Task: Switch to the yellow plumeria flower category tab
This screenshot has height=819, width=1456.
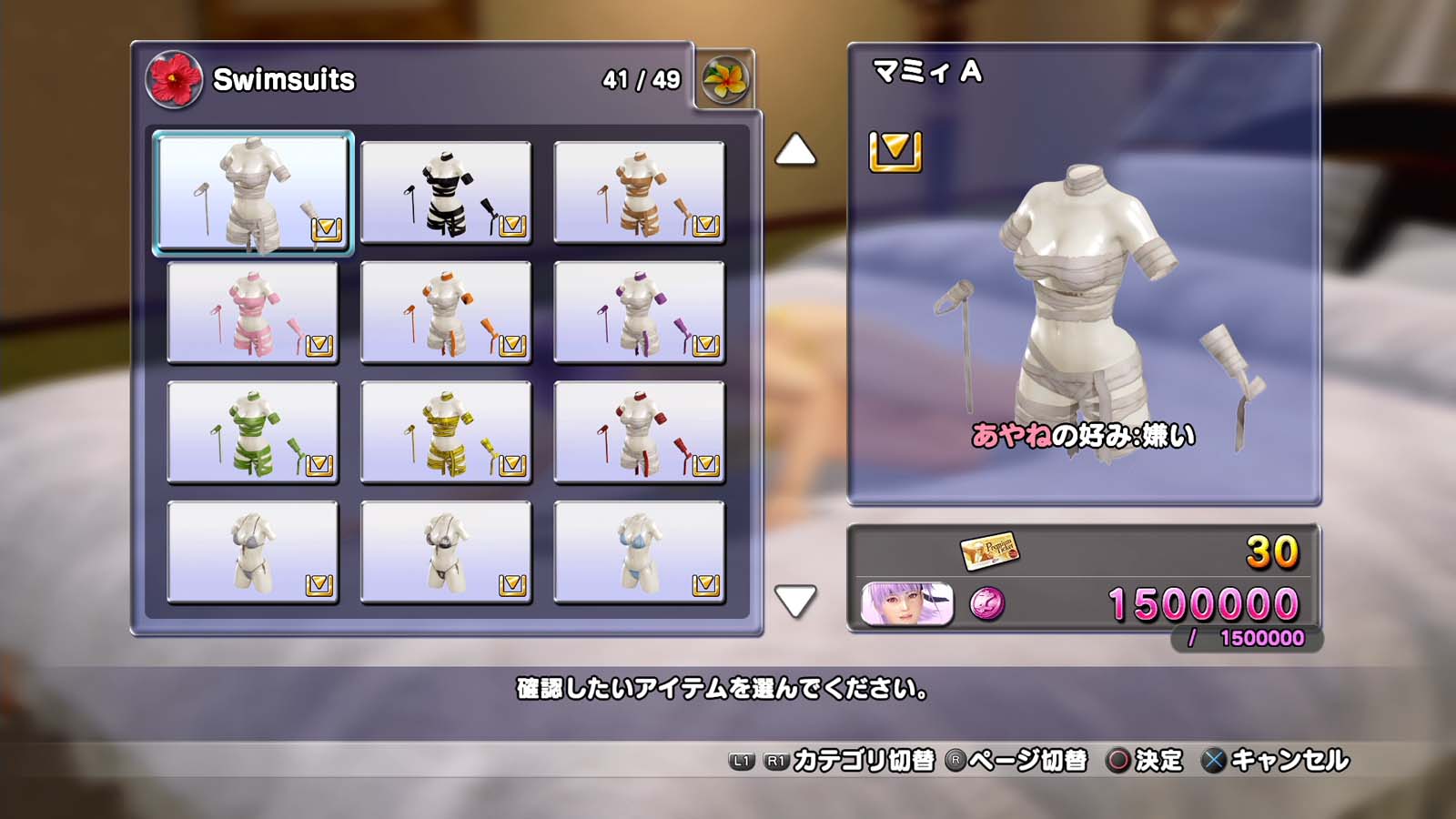Action: [x=725, y=80]
